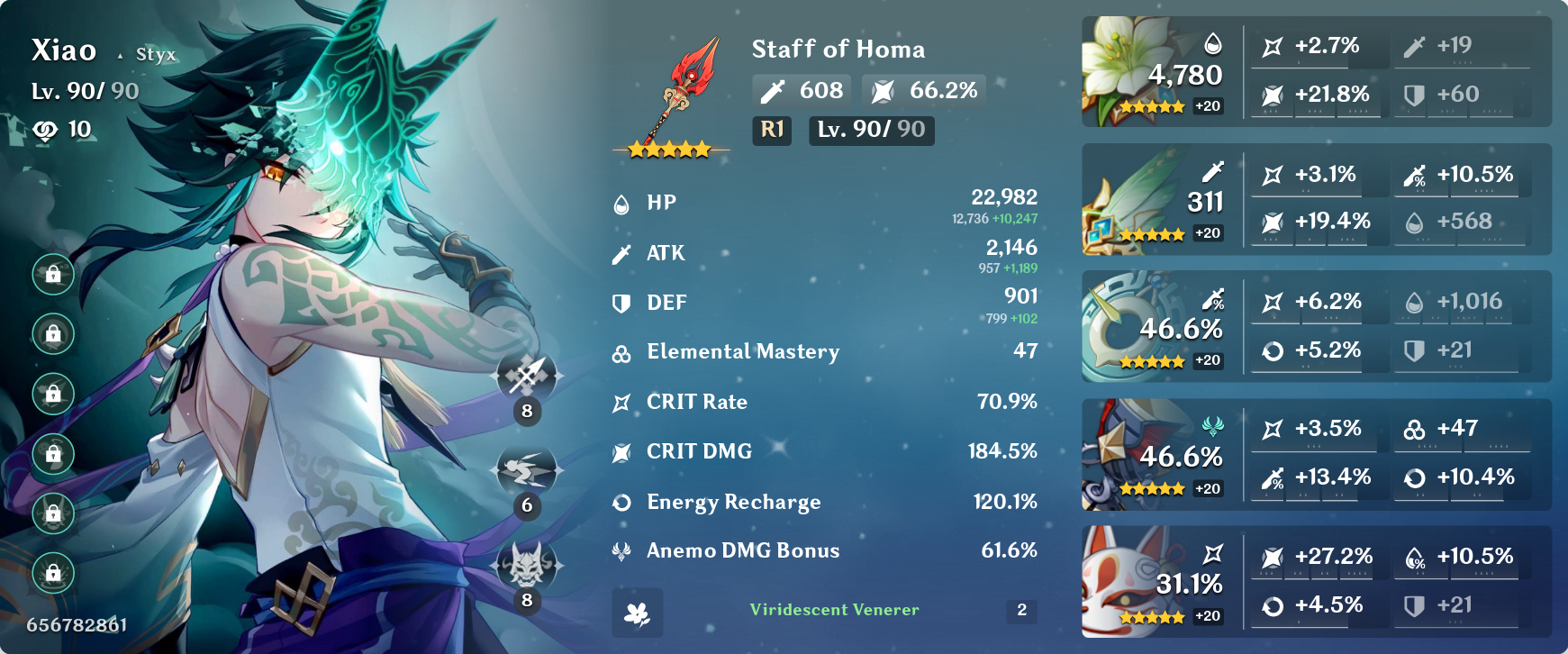This screenshot has width=1568, height=654.
Task: Click the weapon Lv. 90/90 label
Action: click(x=870, y=131)
